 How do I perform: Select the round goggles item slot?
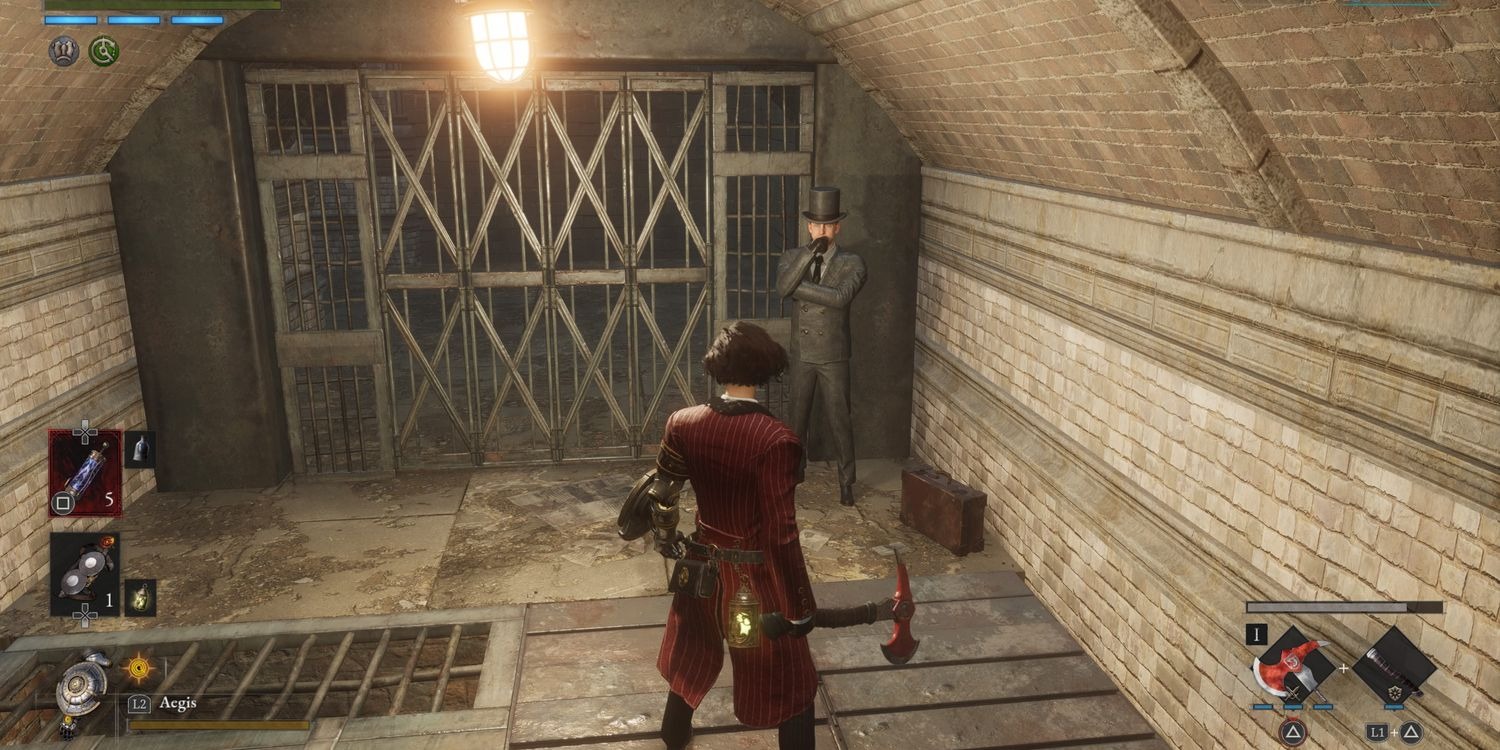85,573
